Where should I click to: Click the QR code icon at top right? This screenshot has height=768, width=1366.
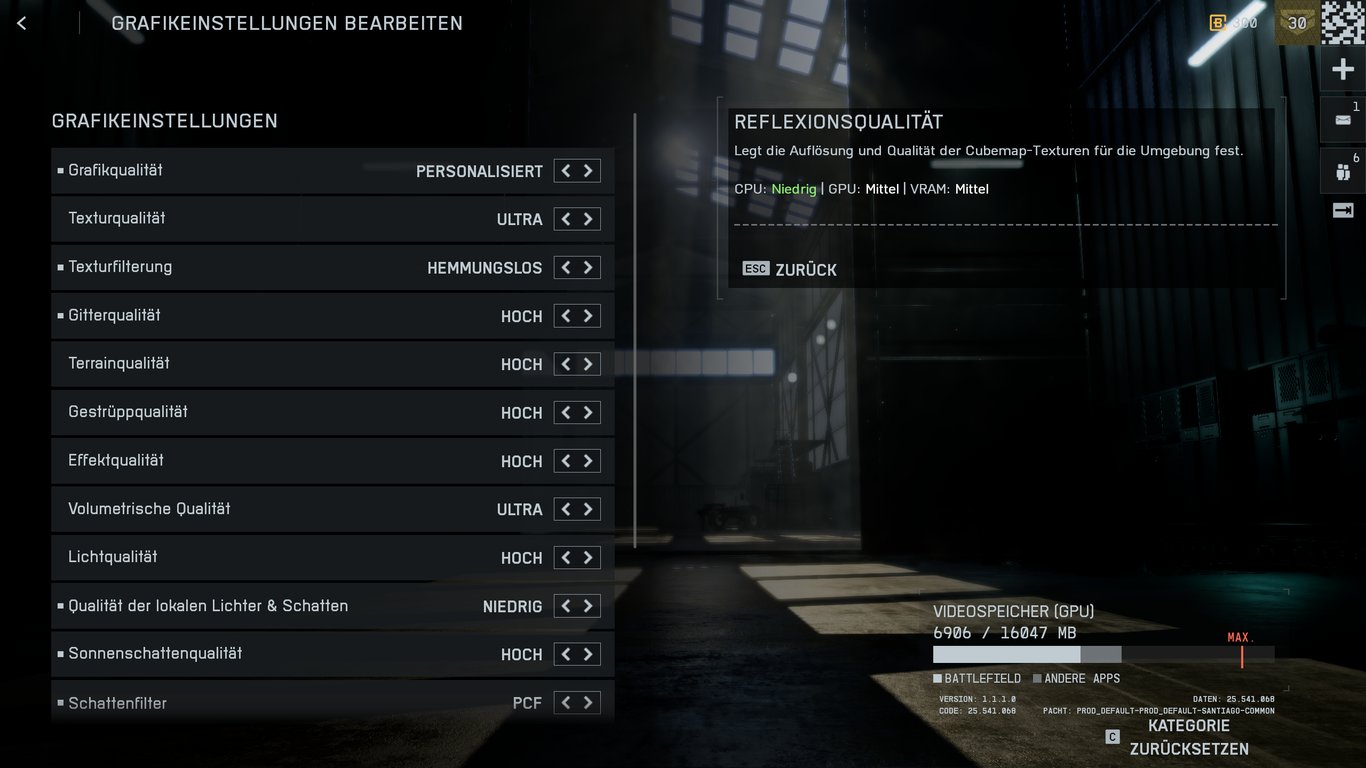coord(1345,22)
